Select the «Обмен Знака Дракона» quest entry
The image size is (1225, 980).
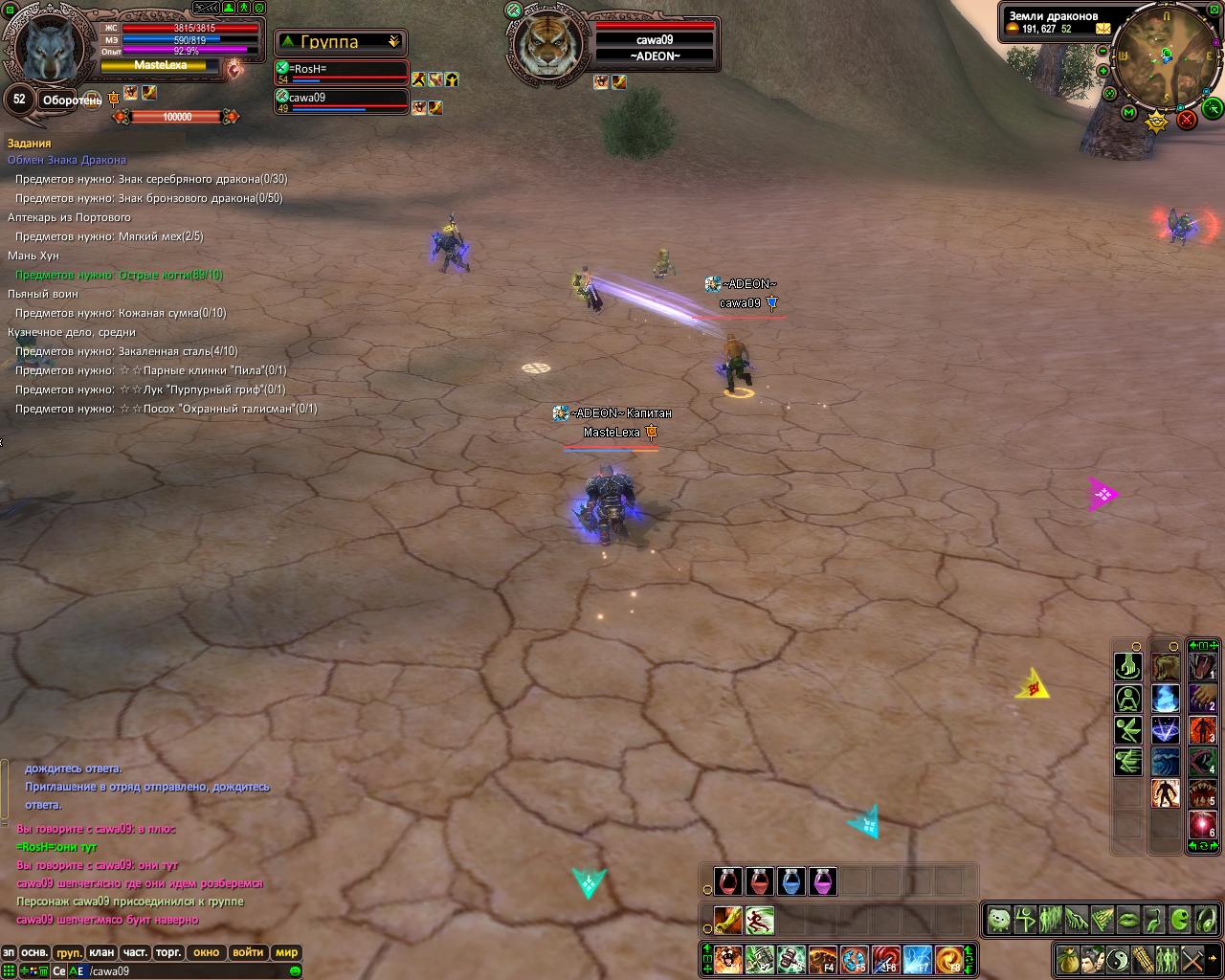pos(67,160)
